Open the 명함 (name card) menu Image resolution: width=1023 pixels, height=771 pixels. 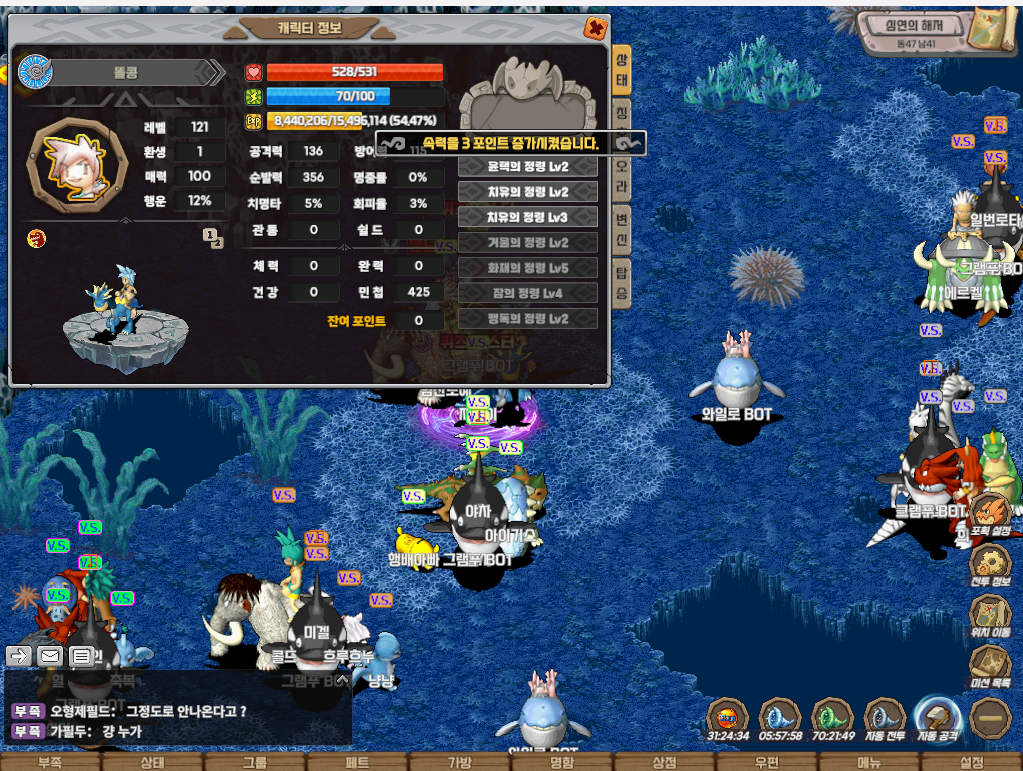pos(562,762)
